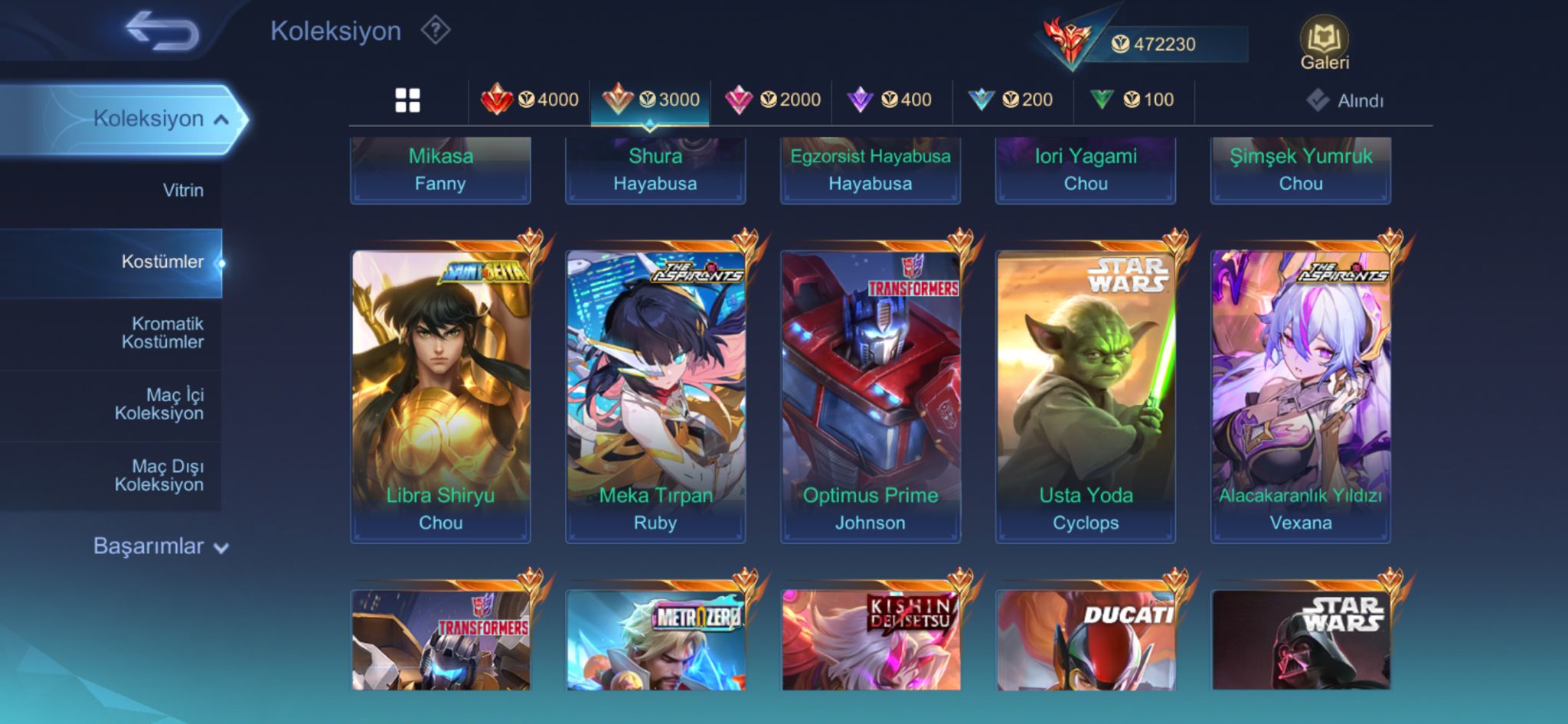Collapse the Koleksiyon sidebar section
Screen dimensions: 1568x724
(161, 119)
